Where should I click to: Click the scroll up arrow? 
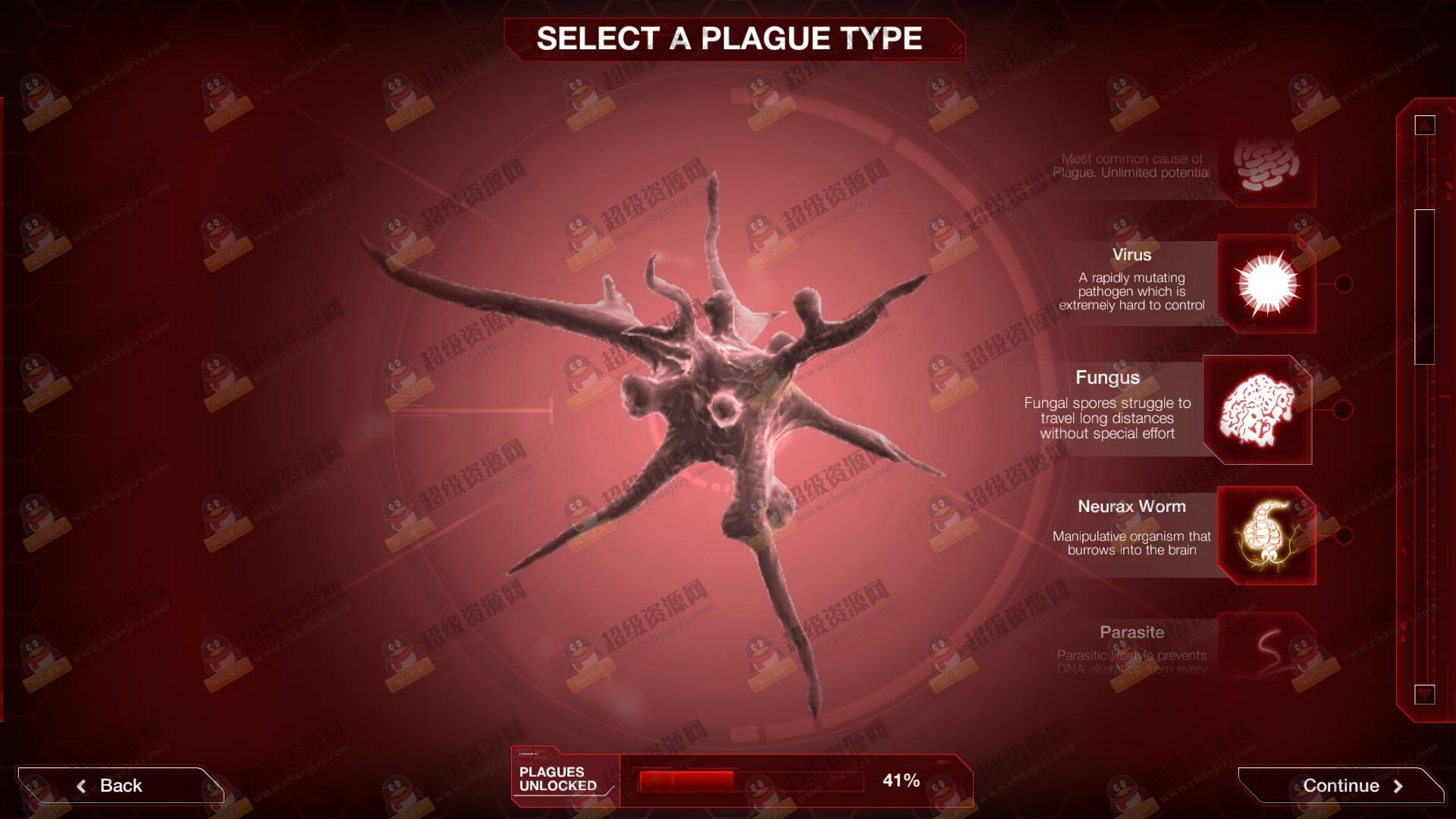(x=1425, y=125)
